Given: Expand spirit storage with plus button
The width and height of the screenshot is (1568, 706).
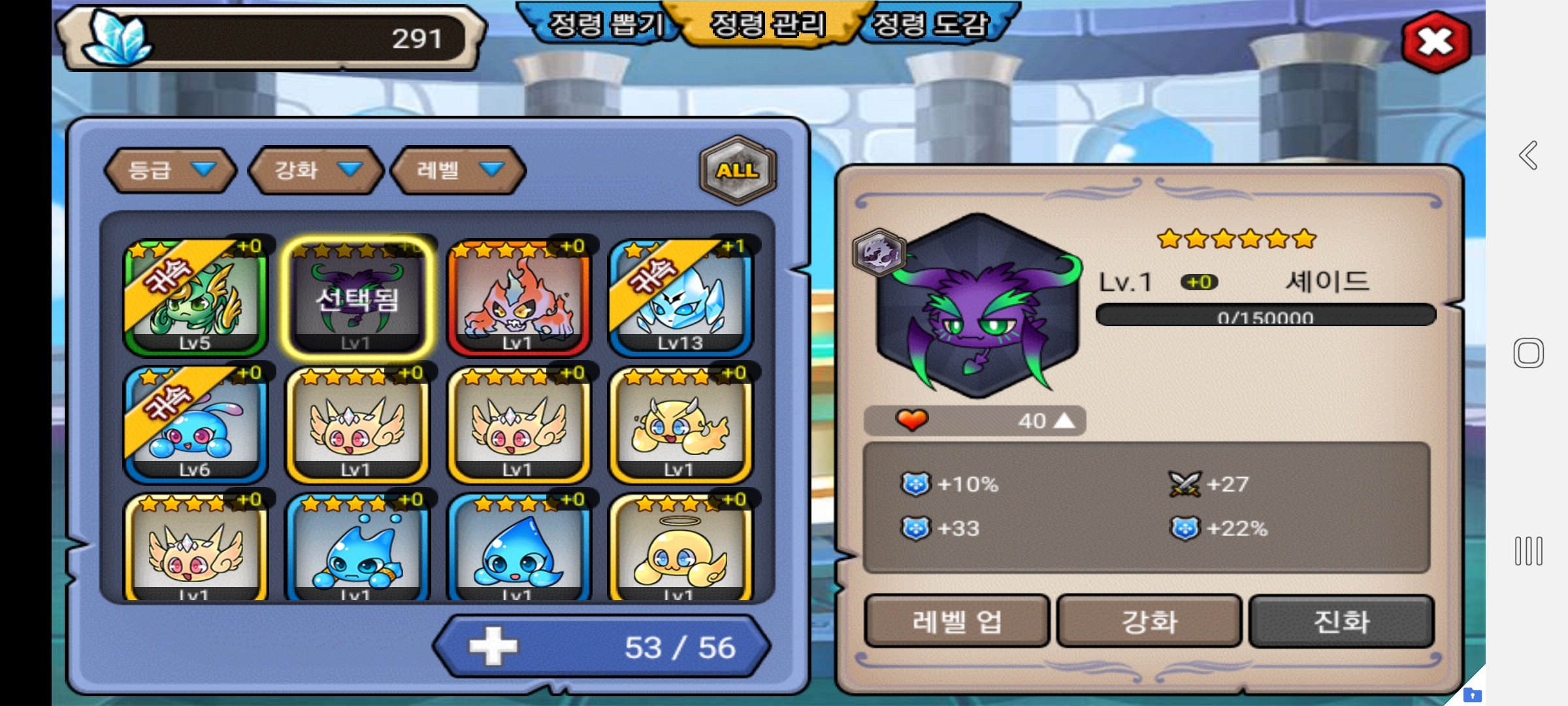Looking at the screenshot, I should coord(493,647).
